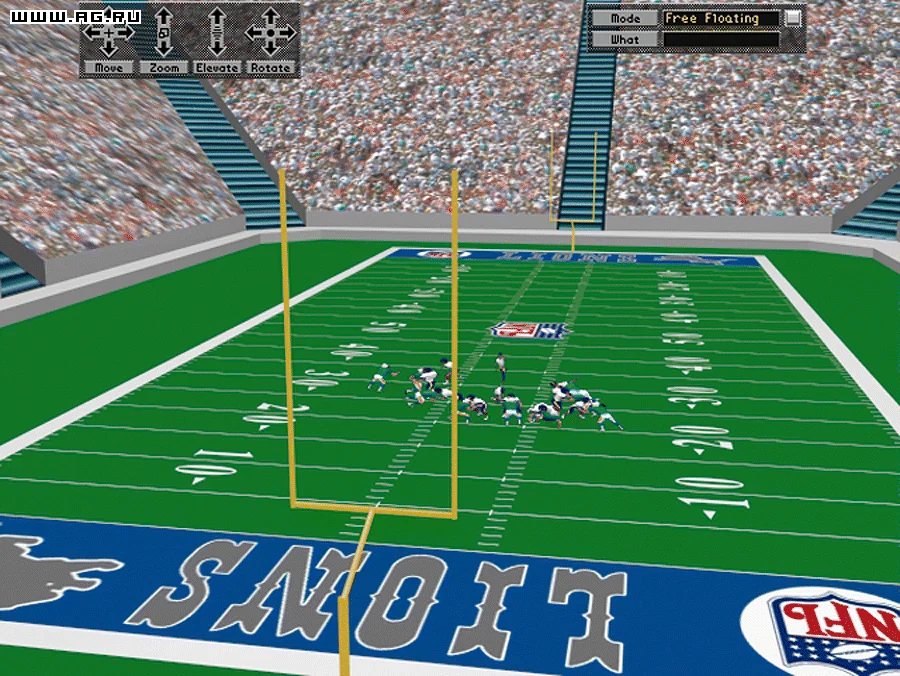Click the elevate up-down arrows icon
Image resolution: width=900 pixels, height=676 pixels.
217,32
